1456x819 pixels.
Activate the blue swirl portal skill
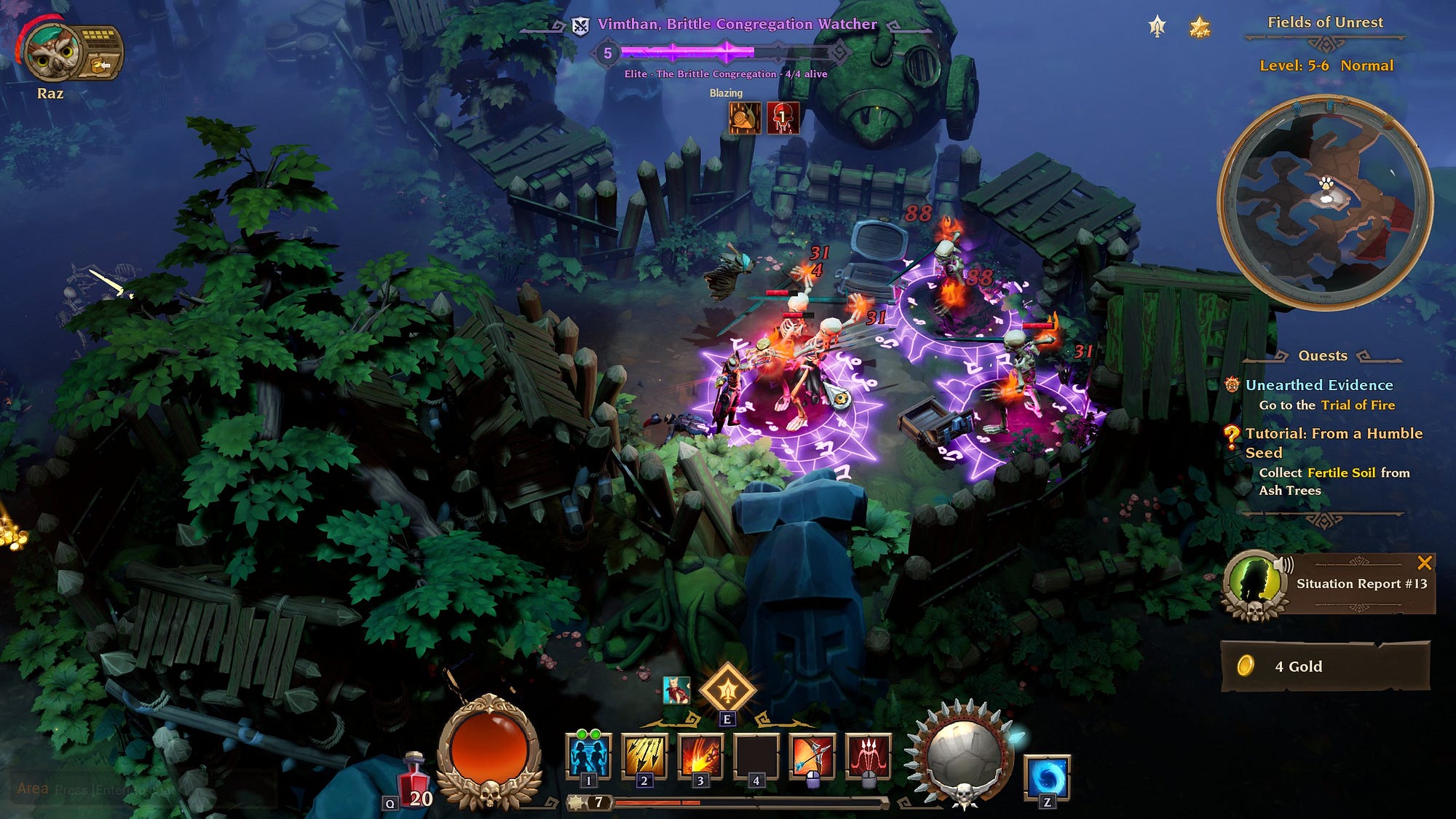(x=1047, y=776)
